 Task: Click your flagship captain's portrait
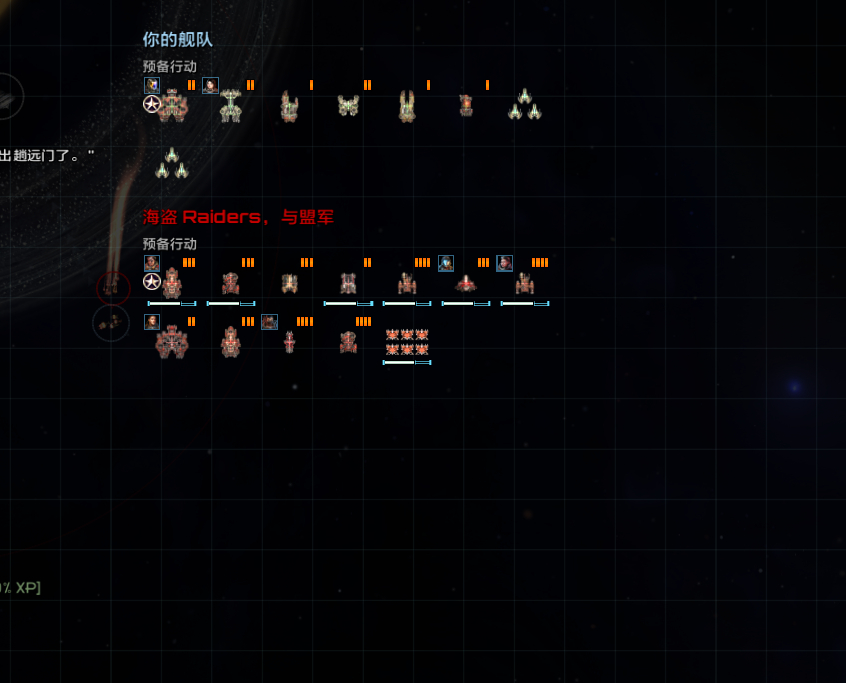coord(152,86)
